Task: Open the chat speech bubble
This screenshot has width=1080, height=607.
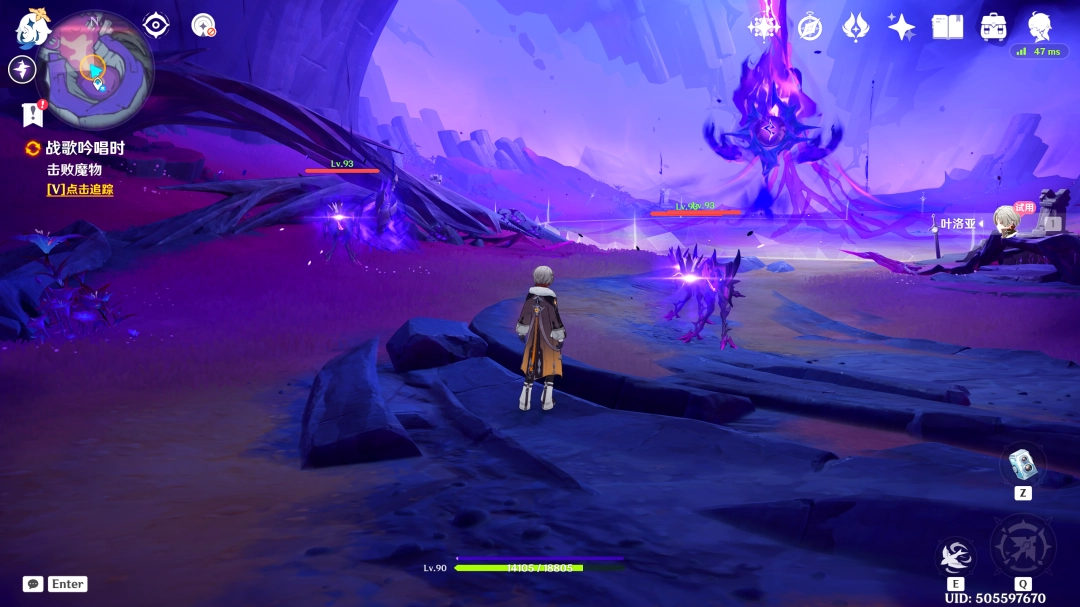Action: [33, 584]
